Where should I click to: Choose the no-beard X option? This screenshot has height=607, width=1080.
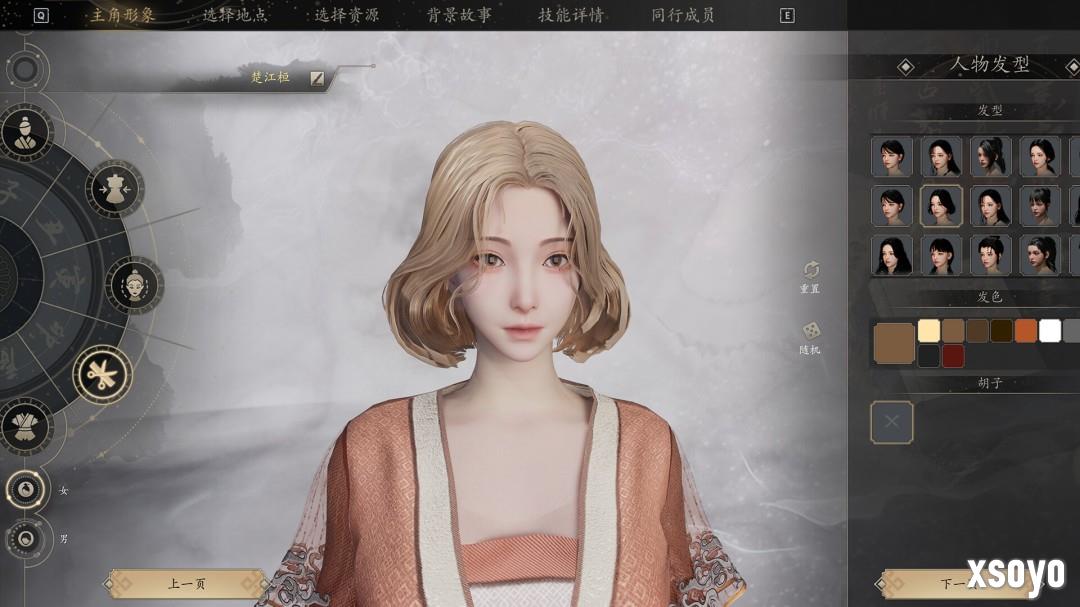892,422
